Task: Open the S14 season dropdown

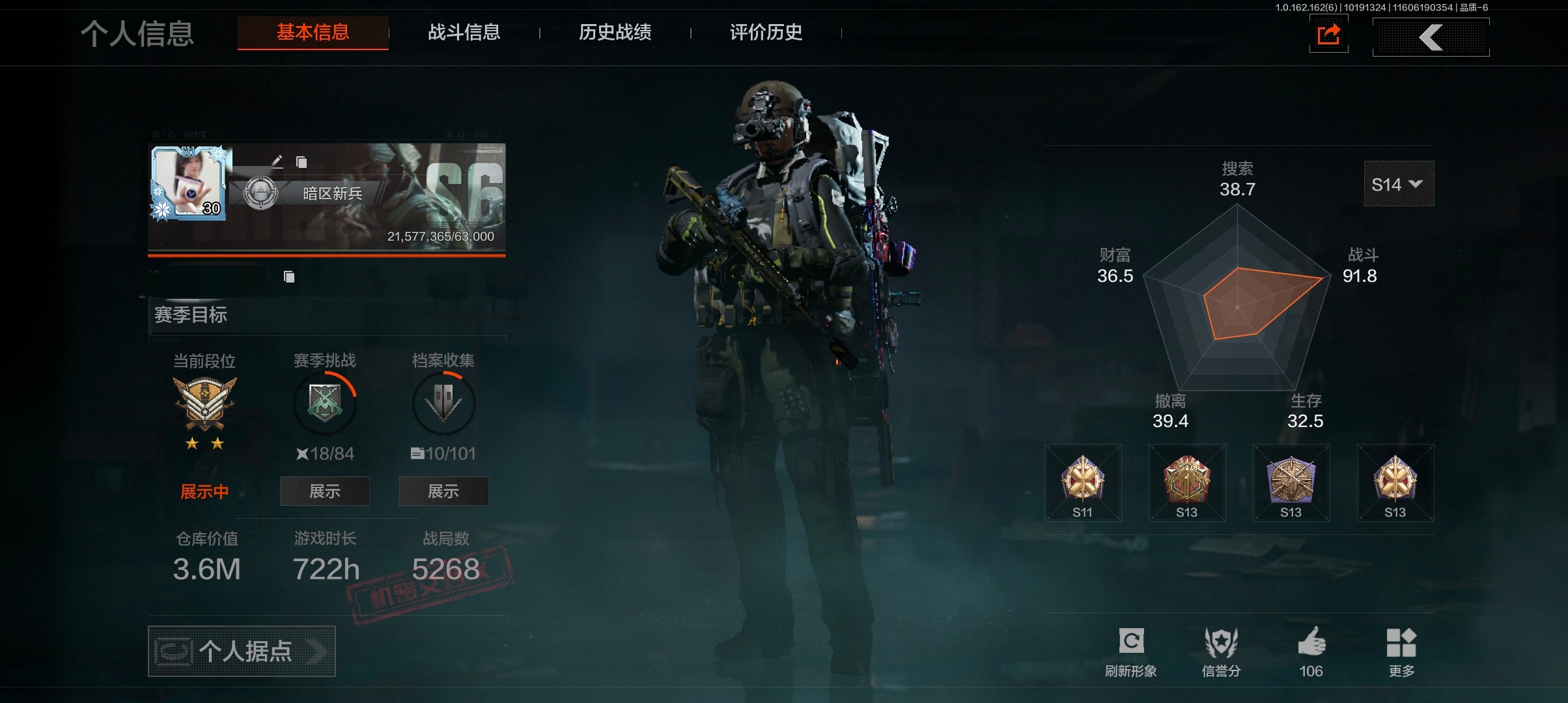Action: tap(1398, 184)
